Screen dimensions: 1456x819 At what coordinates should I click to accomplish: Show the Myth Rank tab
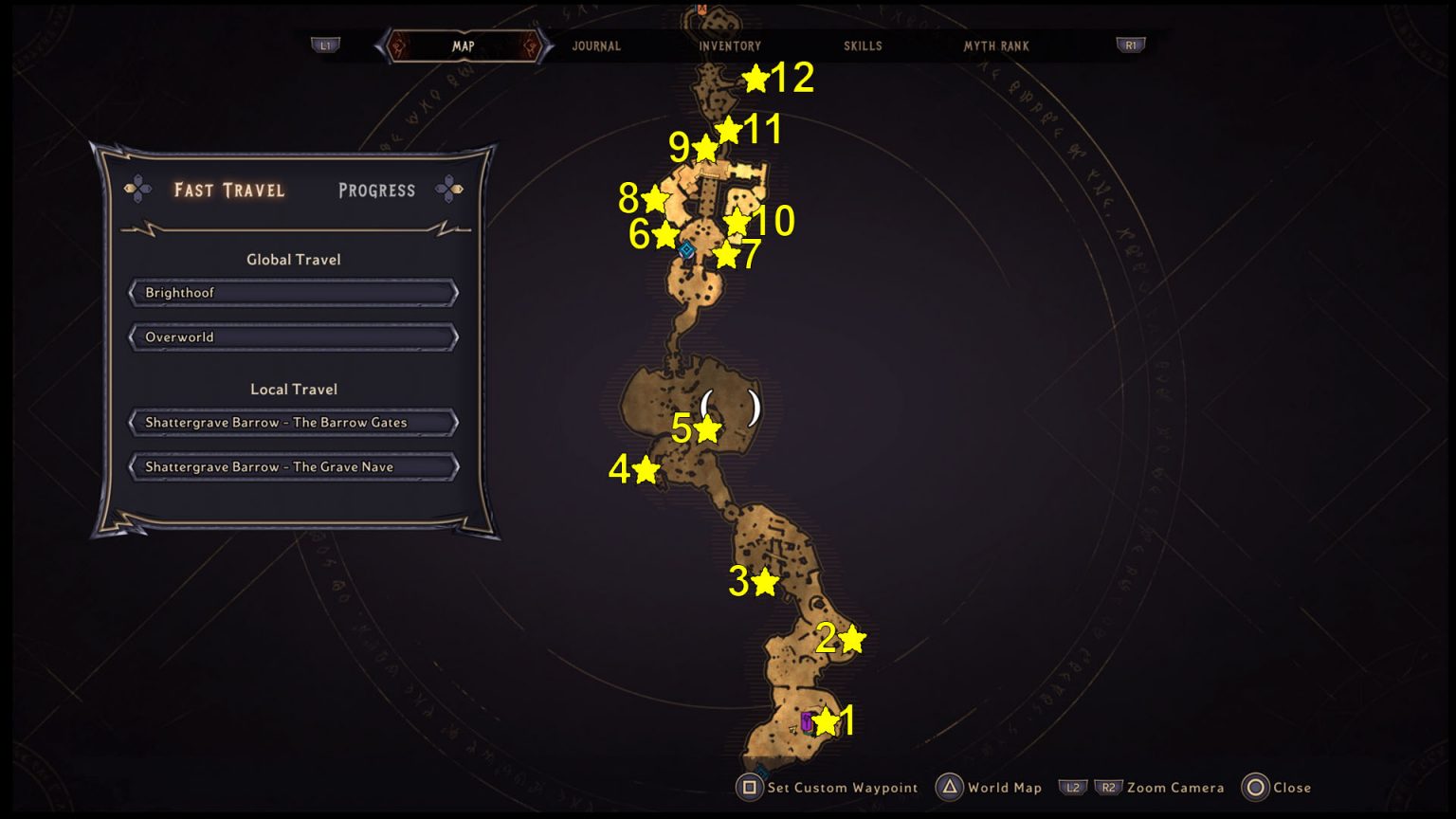point(996,45)
